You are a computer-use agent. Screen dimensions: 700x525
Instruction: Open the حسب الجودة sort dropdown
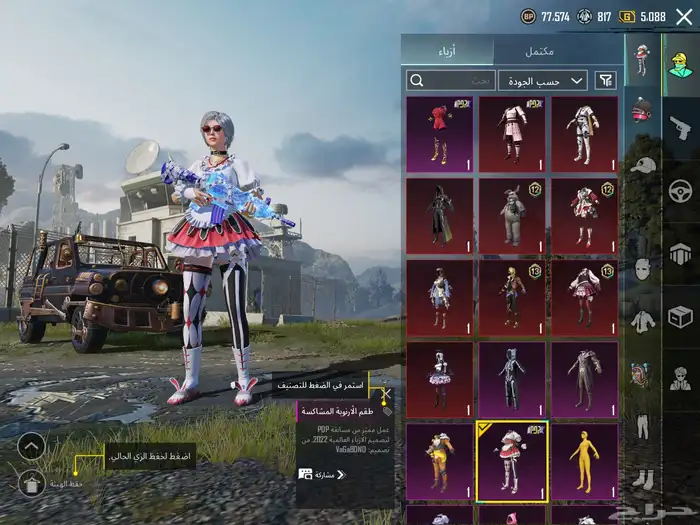(x=543, y=80)
